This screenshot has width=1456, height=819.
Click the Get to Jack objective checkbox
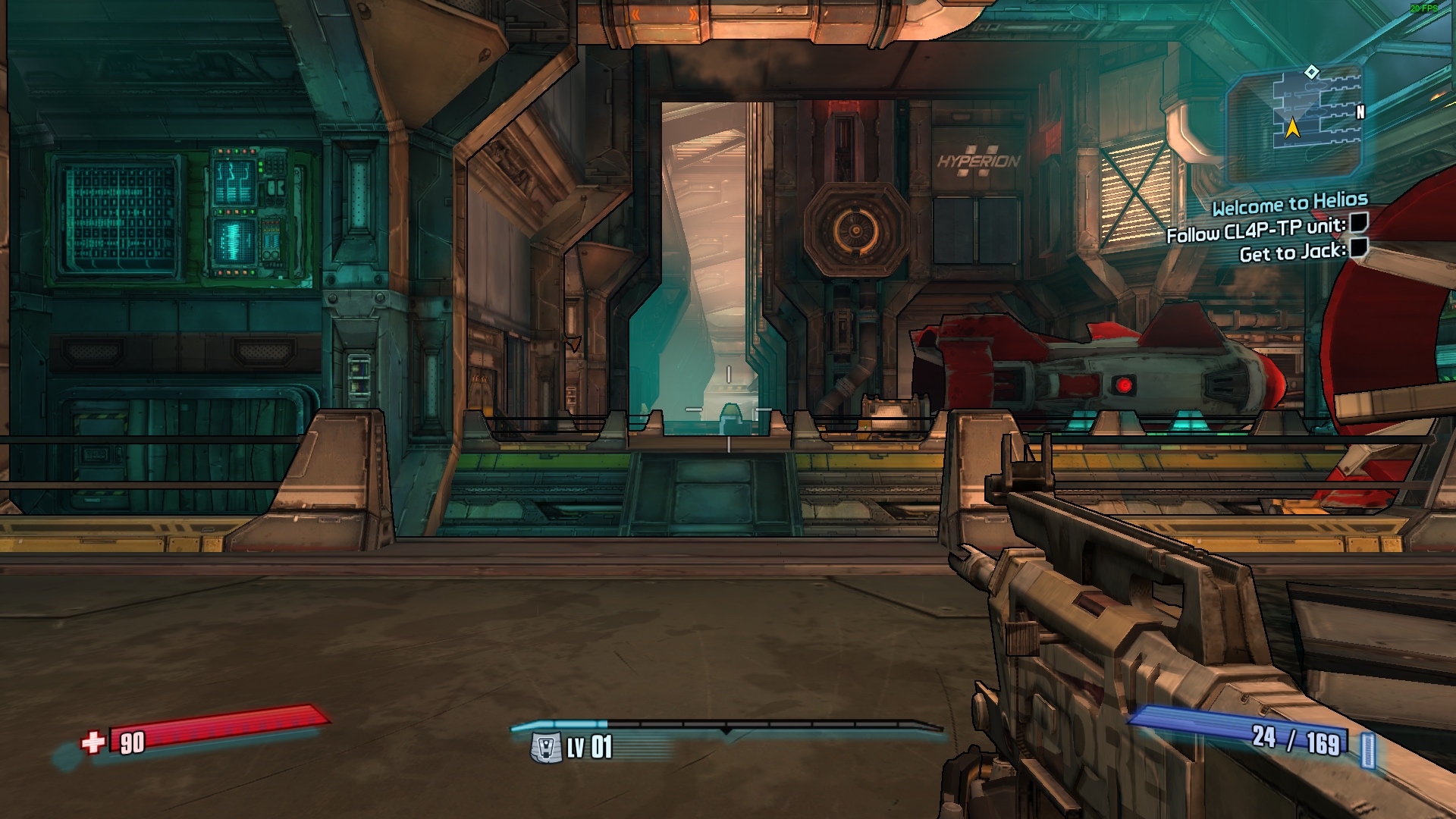(x=1359, y=247)
